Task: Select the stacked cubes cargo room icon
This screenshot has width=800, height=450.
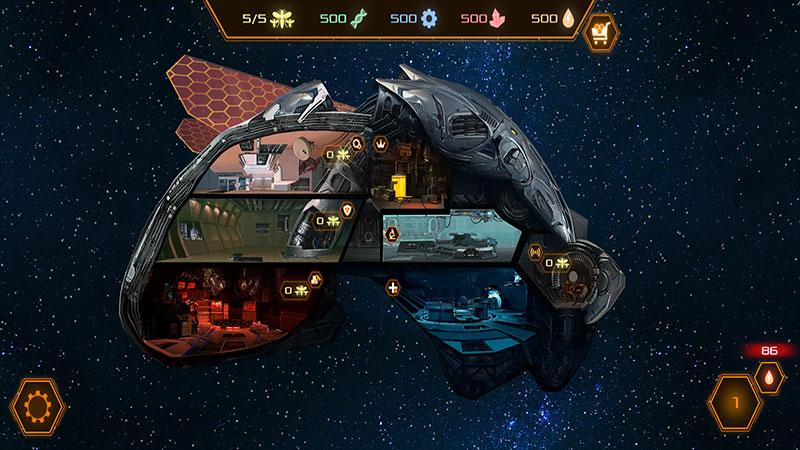Action: click(x=315, y=279)
